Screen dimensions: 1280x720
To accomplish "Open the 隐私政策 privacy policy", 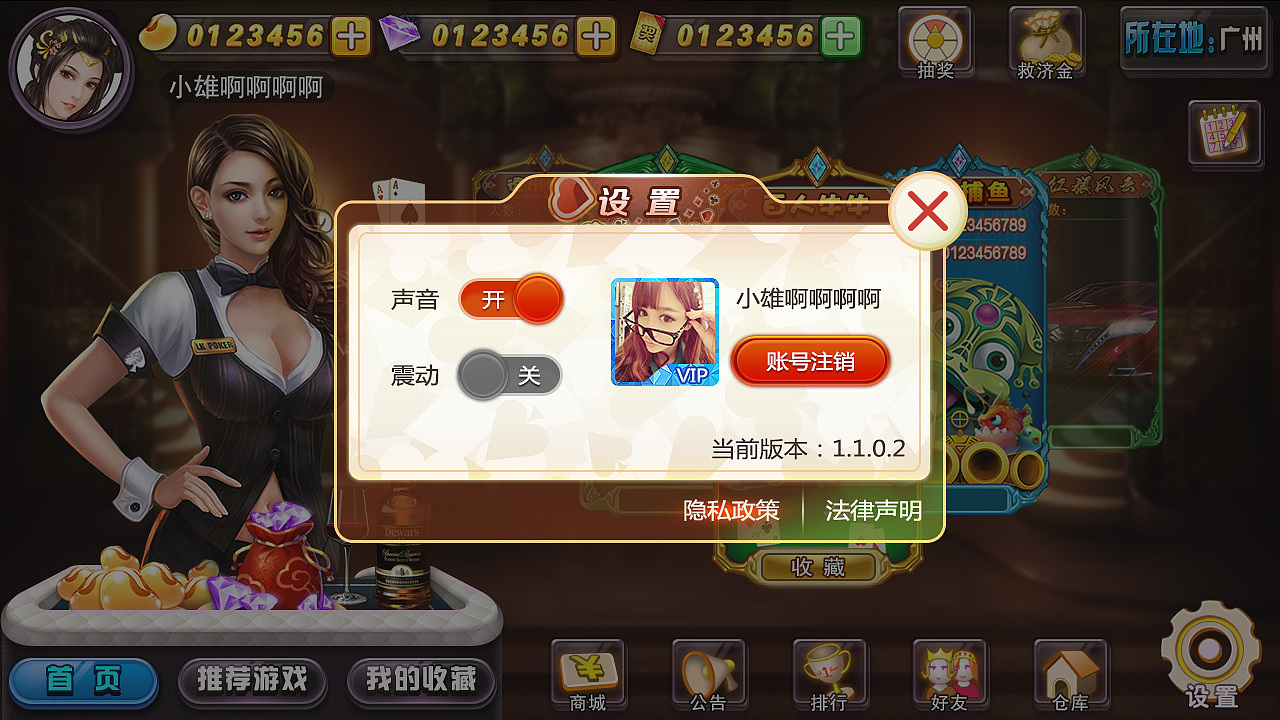I will click(731, 510).
